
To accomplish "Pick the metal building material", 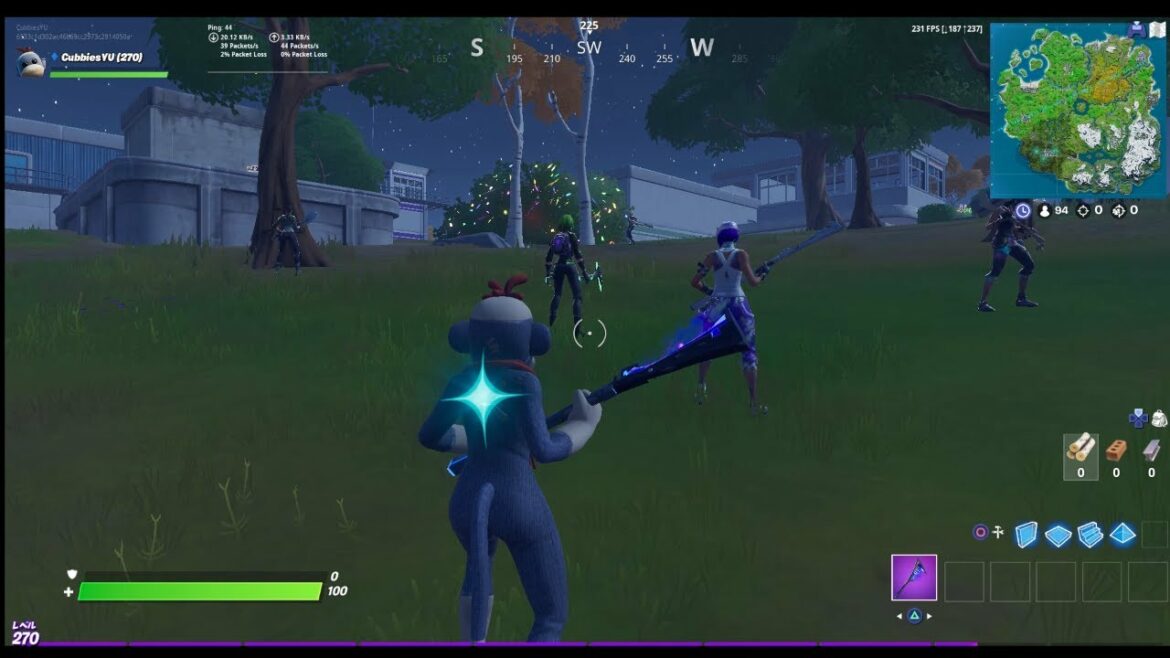I will [1151, 450].
